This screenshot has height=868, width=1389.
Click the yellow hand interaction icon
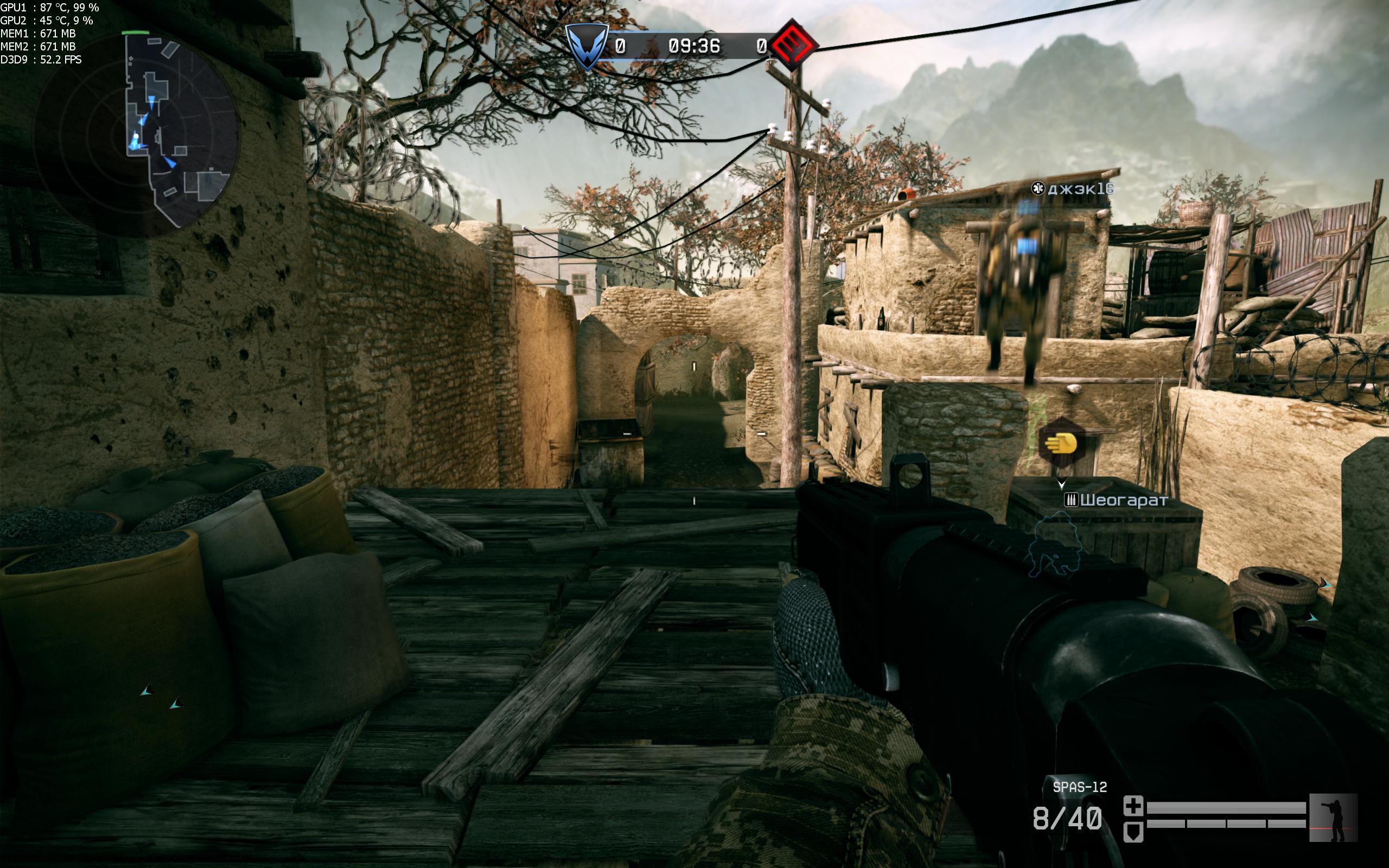[1061, 444]
